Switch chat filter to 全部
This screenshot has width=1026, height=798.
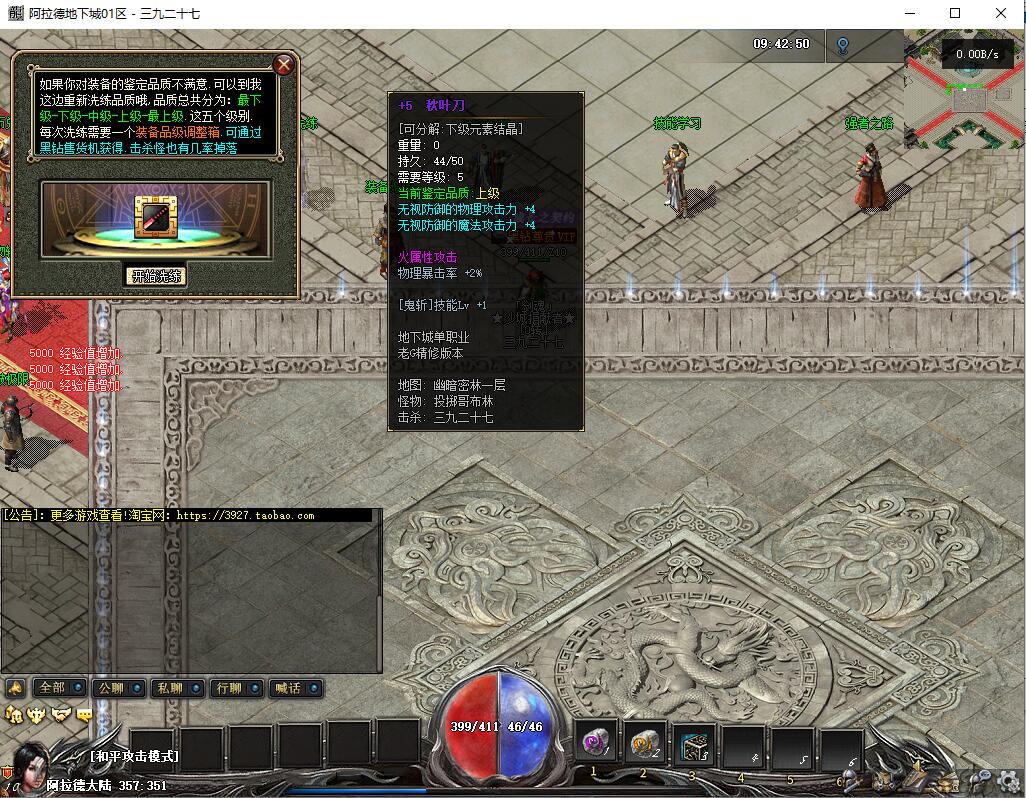point(51,688)
